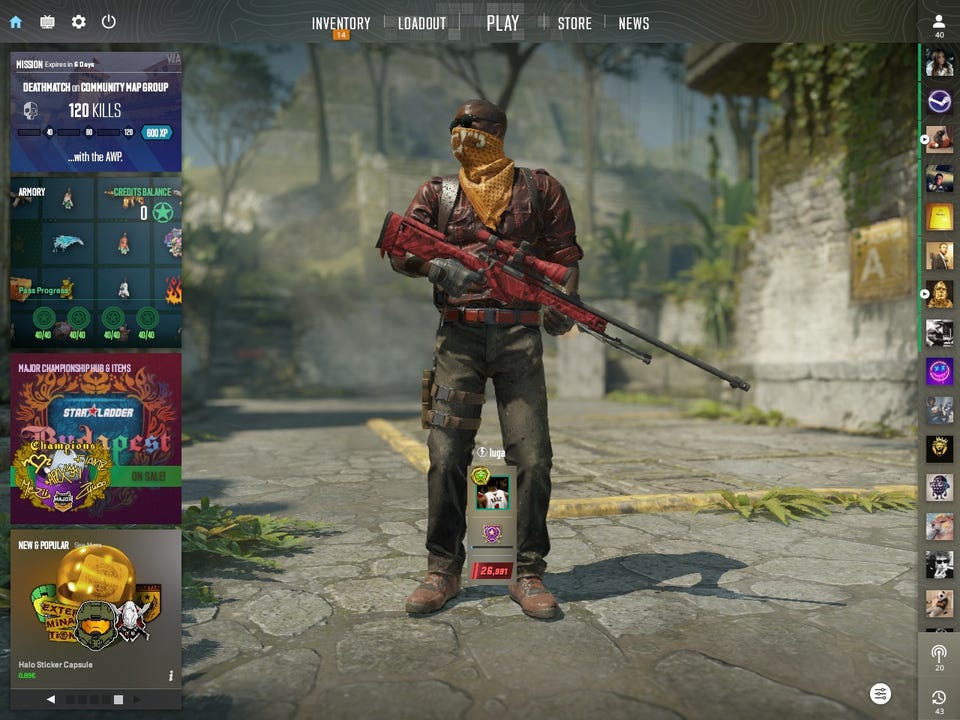The image size is (960, 720).
Task: Open the Store tab
Action: (x=574, y=23)
